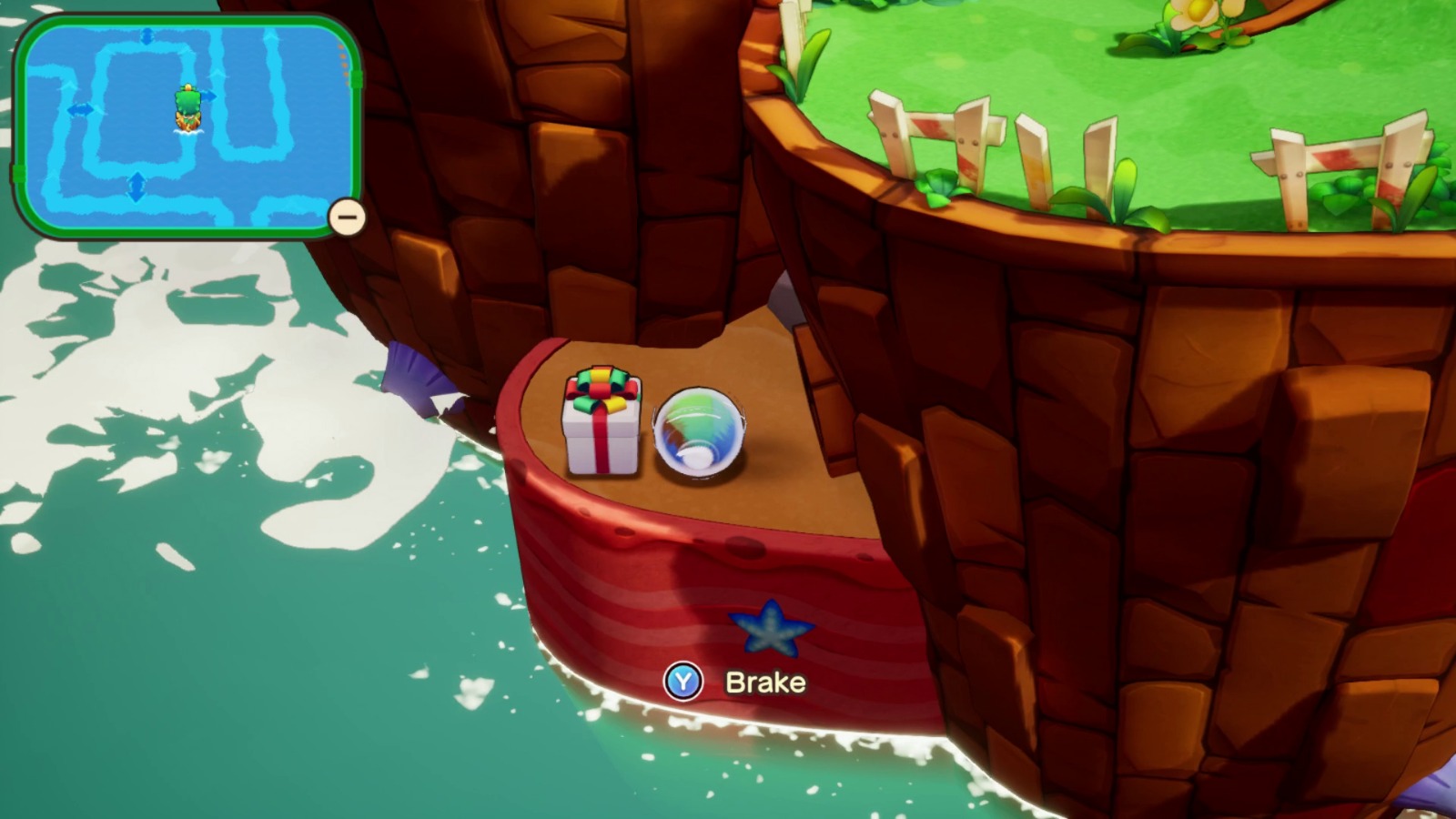The width and height of the screenshot is (1456, 819).
Task: Click the Brake prompt bar at the bottom
Action: (737, 682)
